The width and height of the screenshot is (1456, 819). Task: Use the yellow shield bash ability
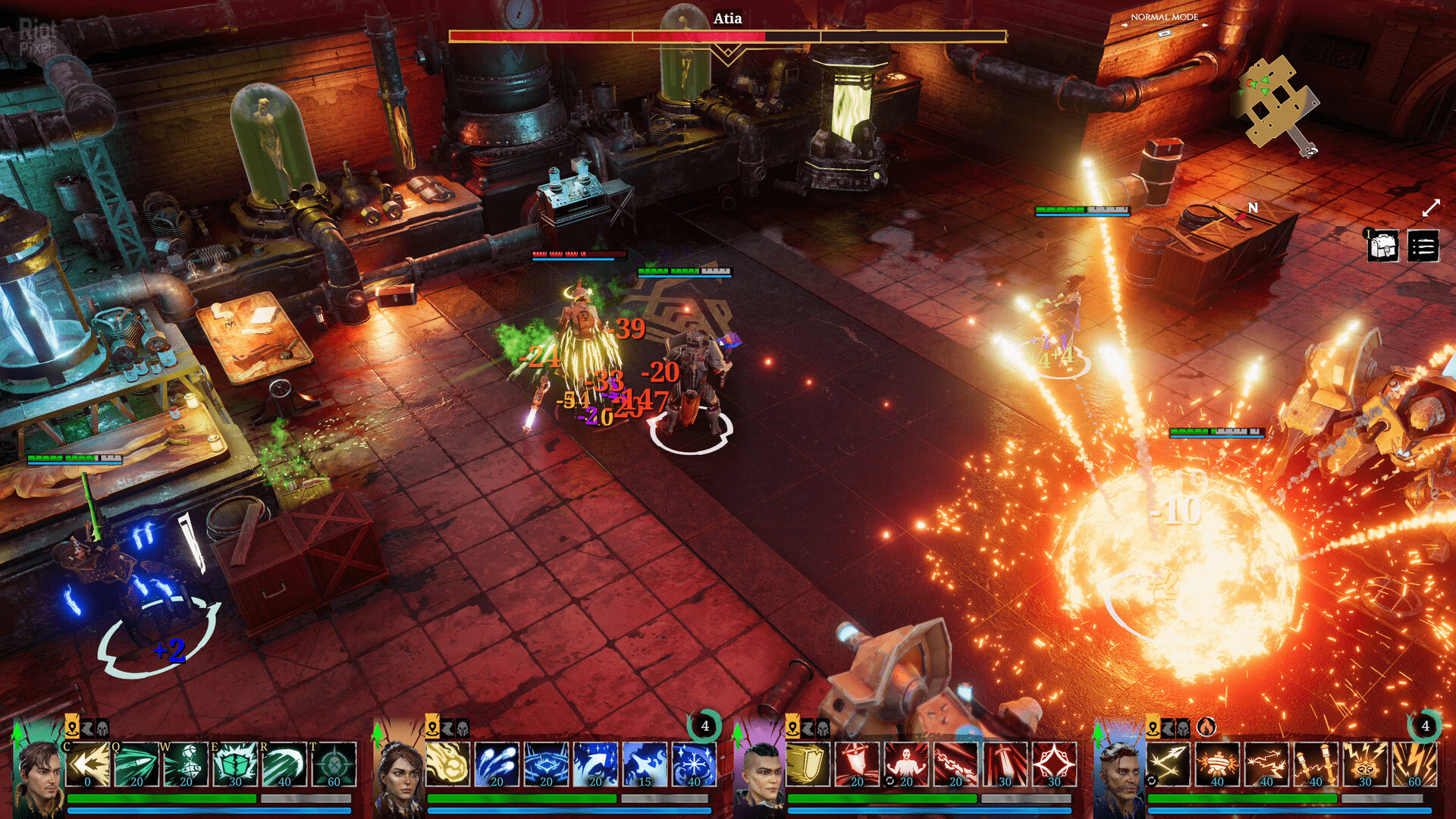[808, 764]
